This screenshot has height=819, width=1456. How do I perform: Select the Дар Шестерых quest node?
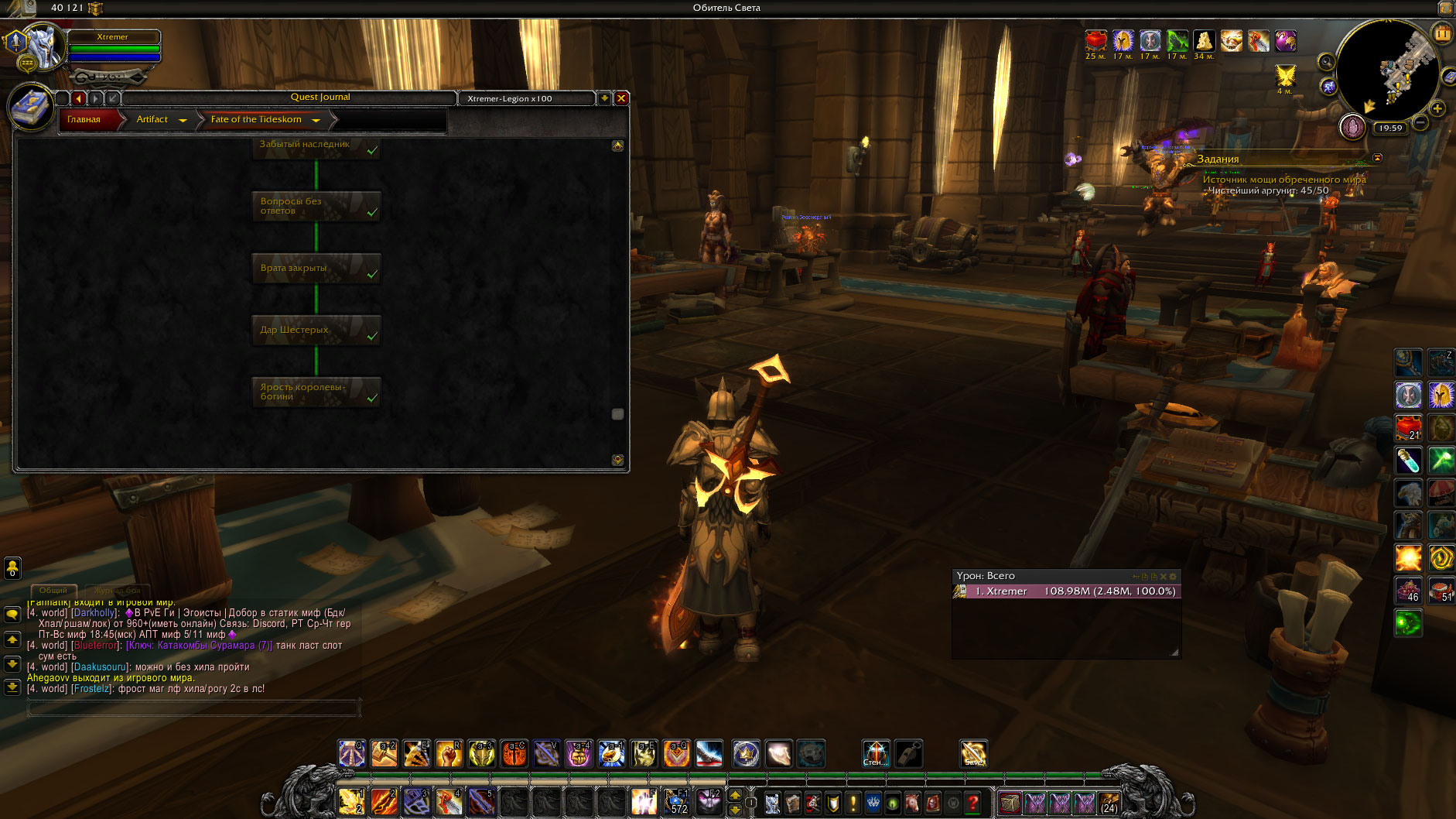click(x=316, y=331)
